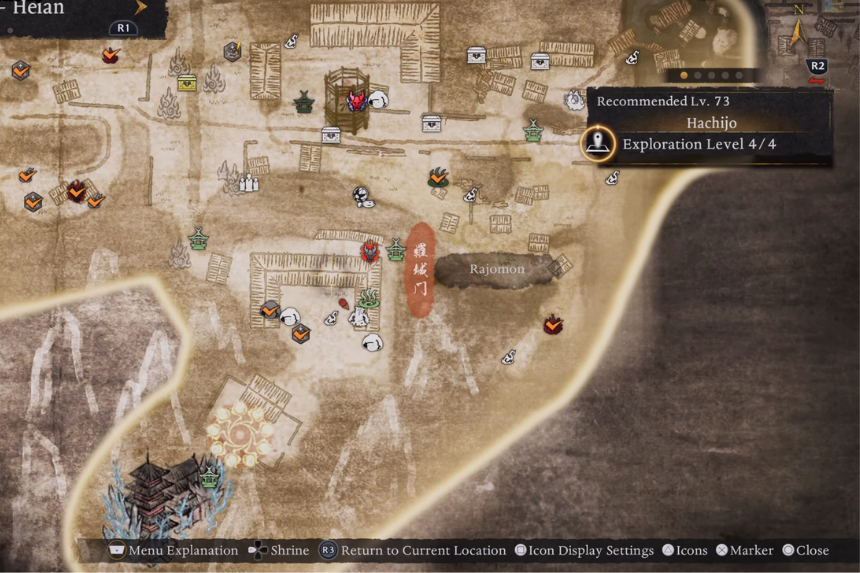Select the green shrine next to Rajomon banner
Screen dimensions: 860x573
[x=396, y=249]
